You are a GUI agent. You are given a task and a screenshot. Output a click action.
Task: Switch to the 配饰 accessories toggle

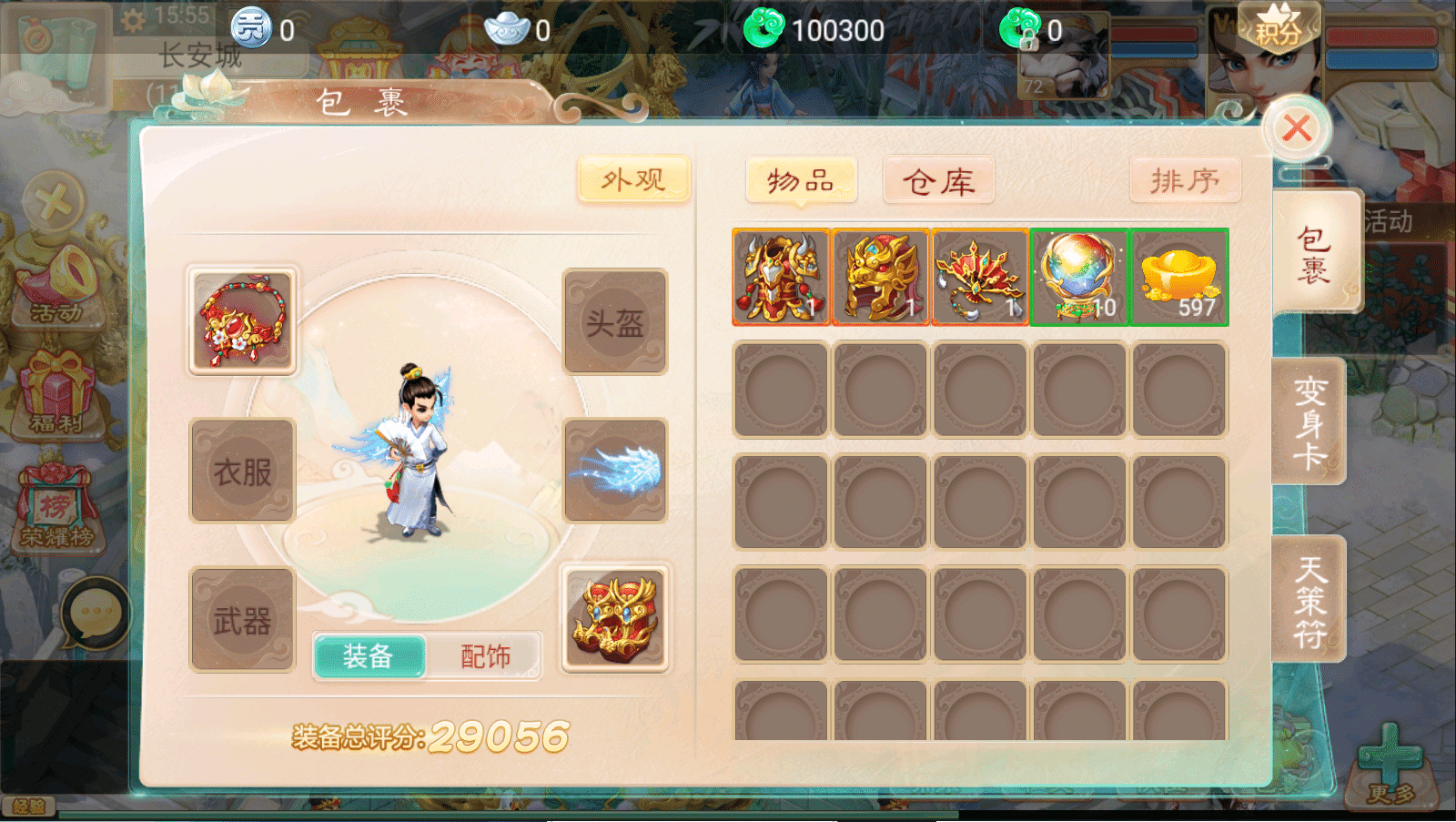point(485,654)
